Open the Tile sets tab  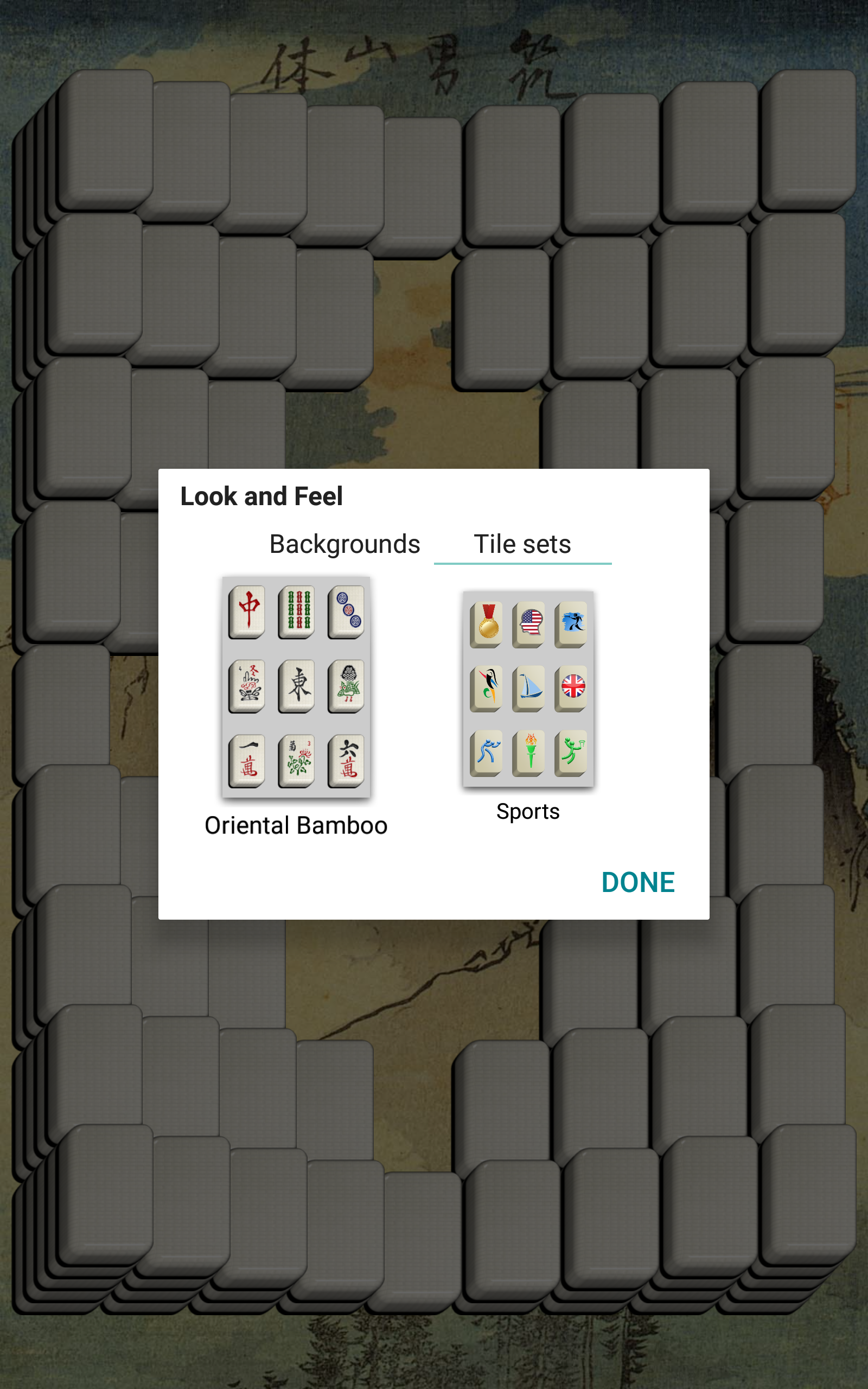click(x=522, y=544)
